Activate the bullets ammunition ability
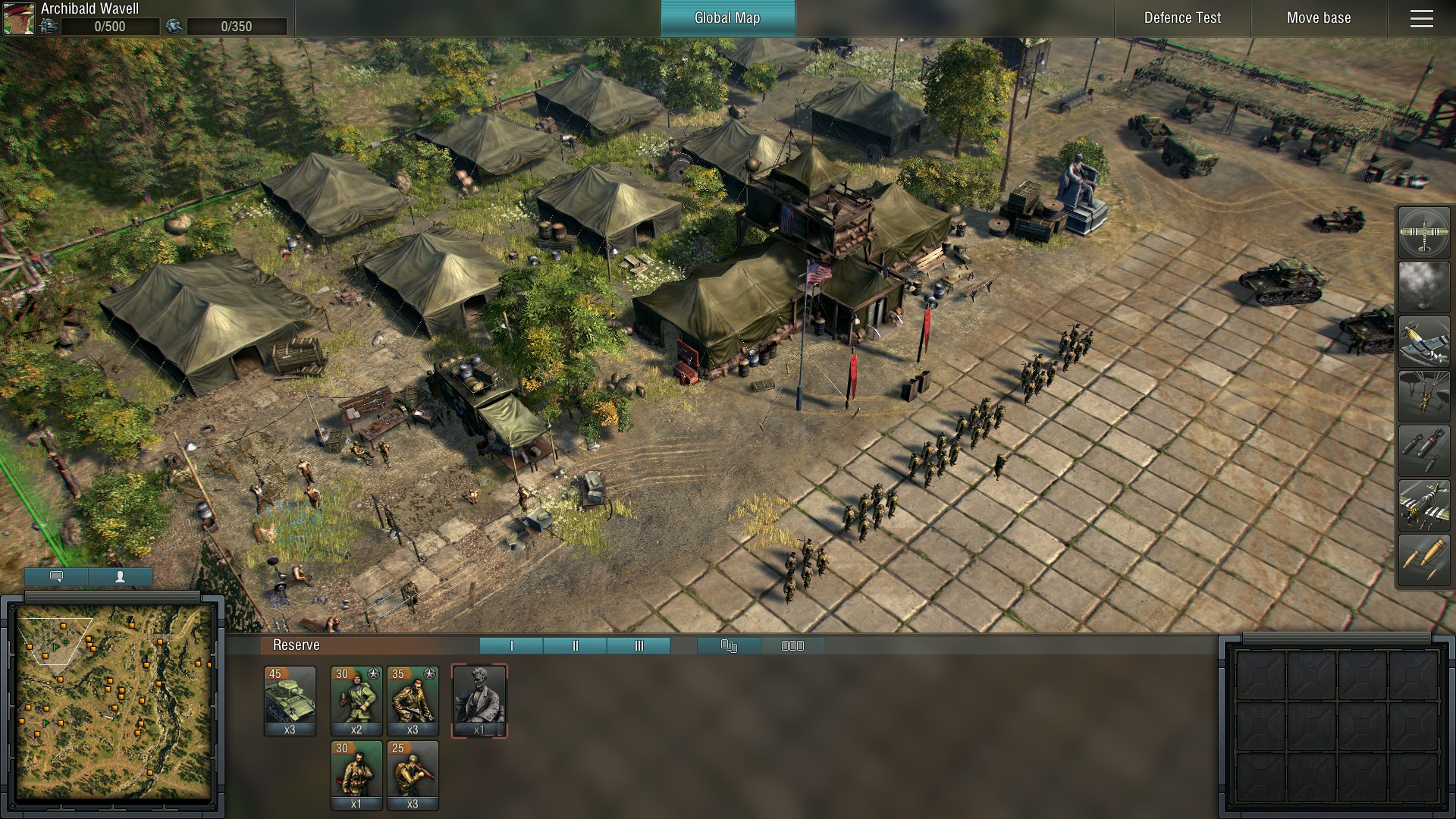1456x819 pixels. tap(1423, 560)
